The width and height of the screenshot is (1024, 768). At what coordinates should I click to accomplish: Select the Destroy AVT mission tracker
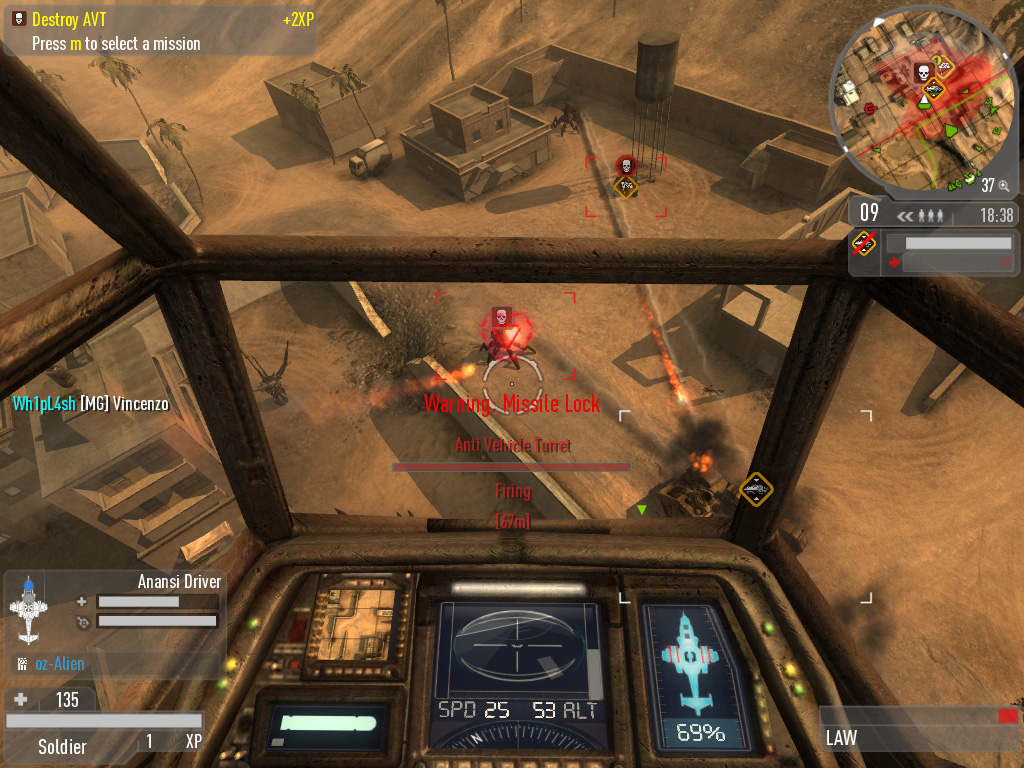[x=70, y=19]
